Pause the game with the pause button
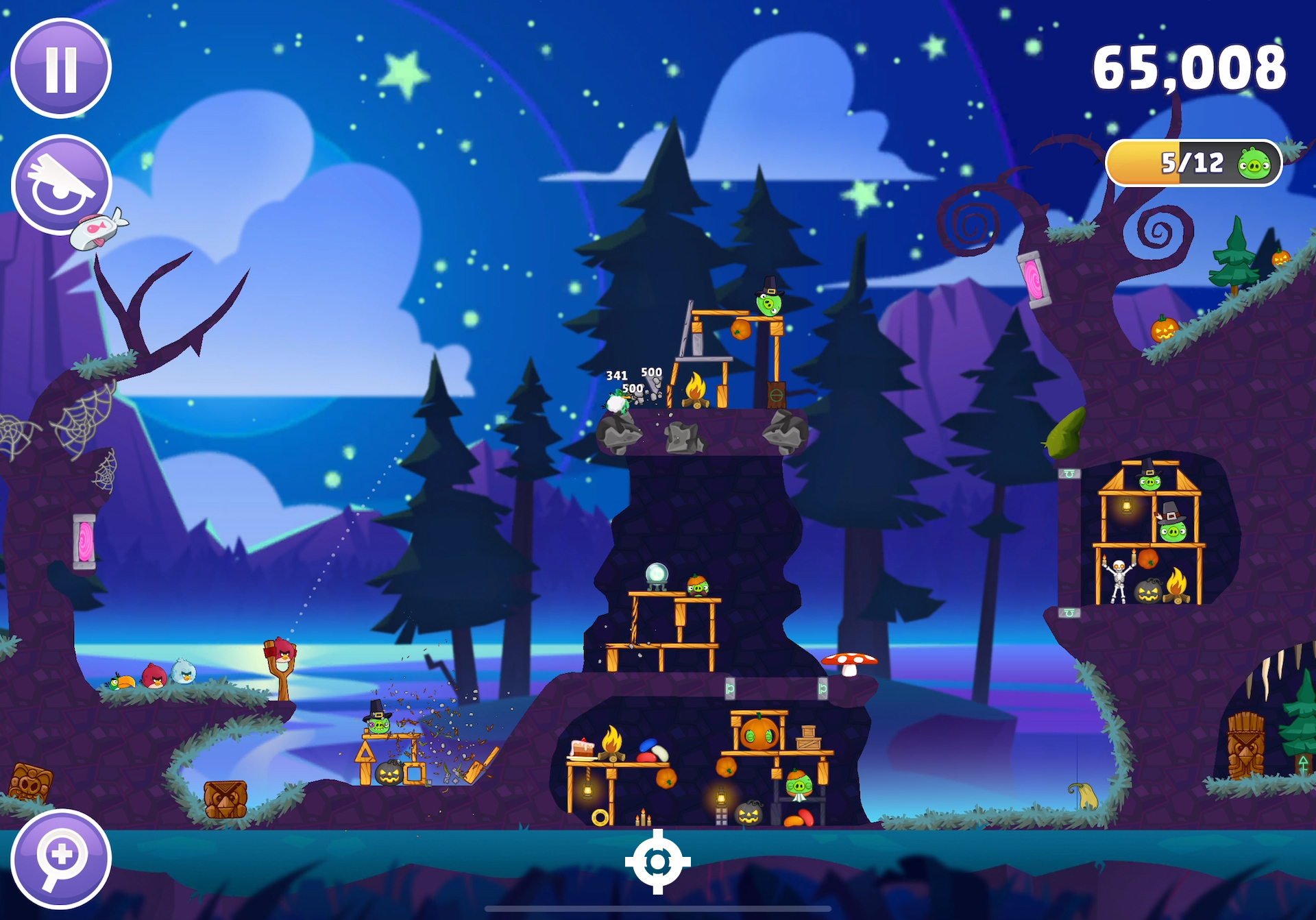The height and width of the screenshot is (920, 1316). (x=61, y=69)
